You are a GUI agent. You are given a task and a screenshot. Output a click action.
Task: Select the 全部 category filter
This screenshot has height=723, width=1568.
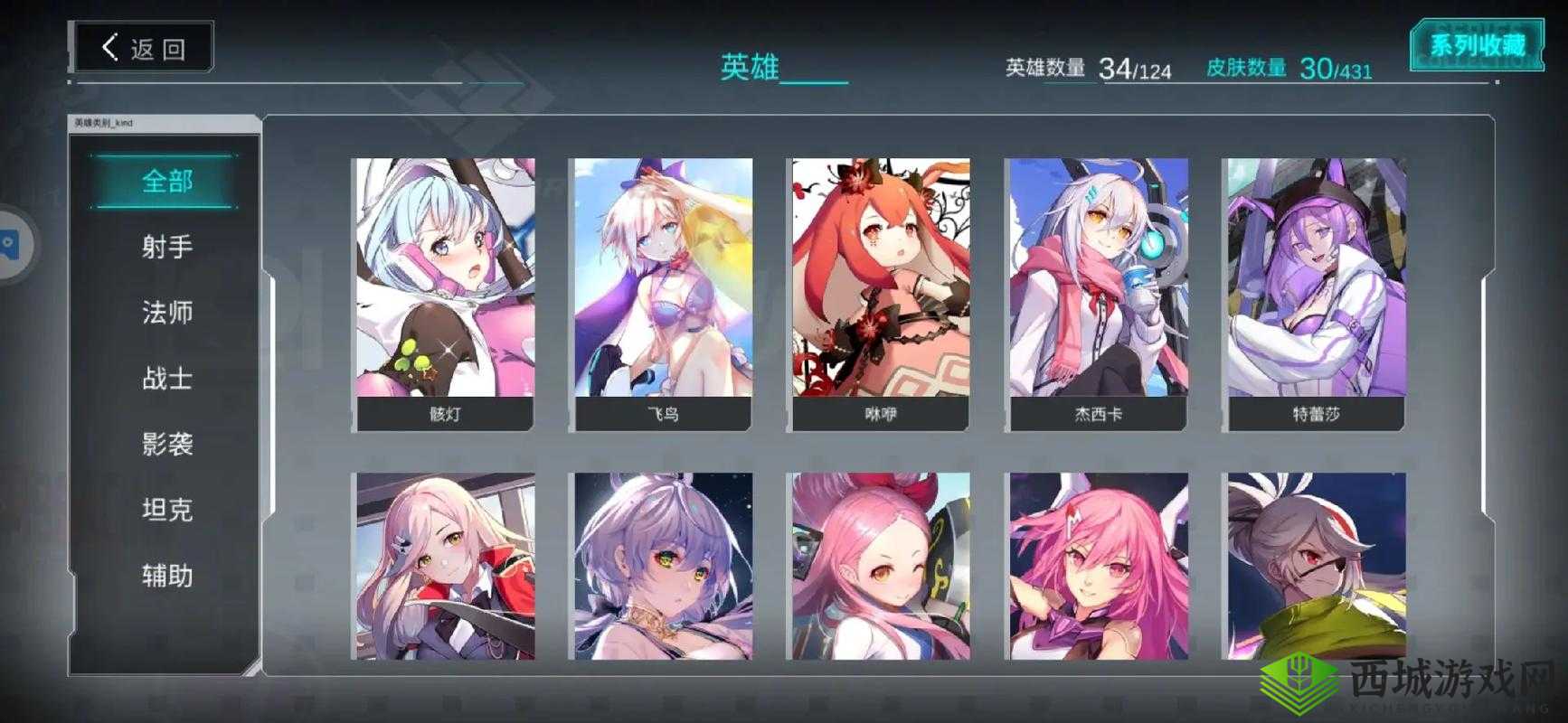tap(167, 180)
